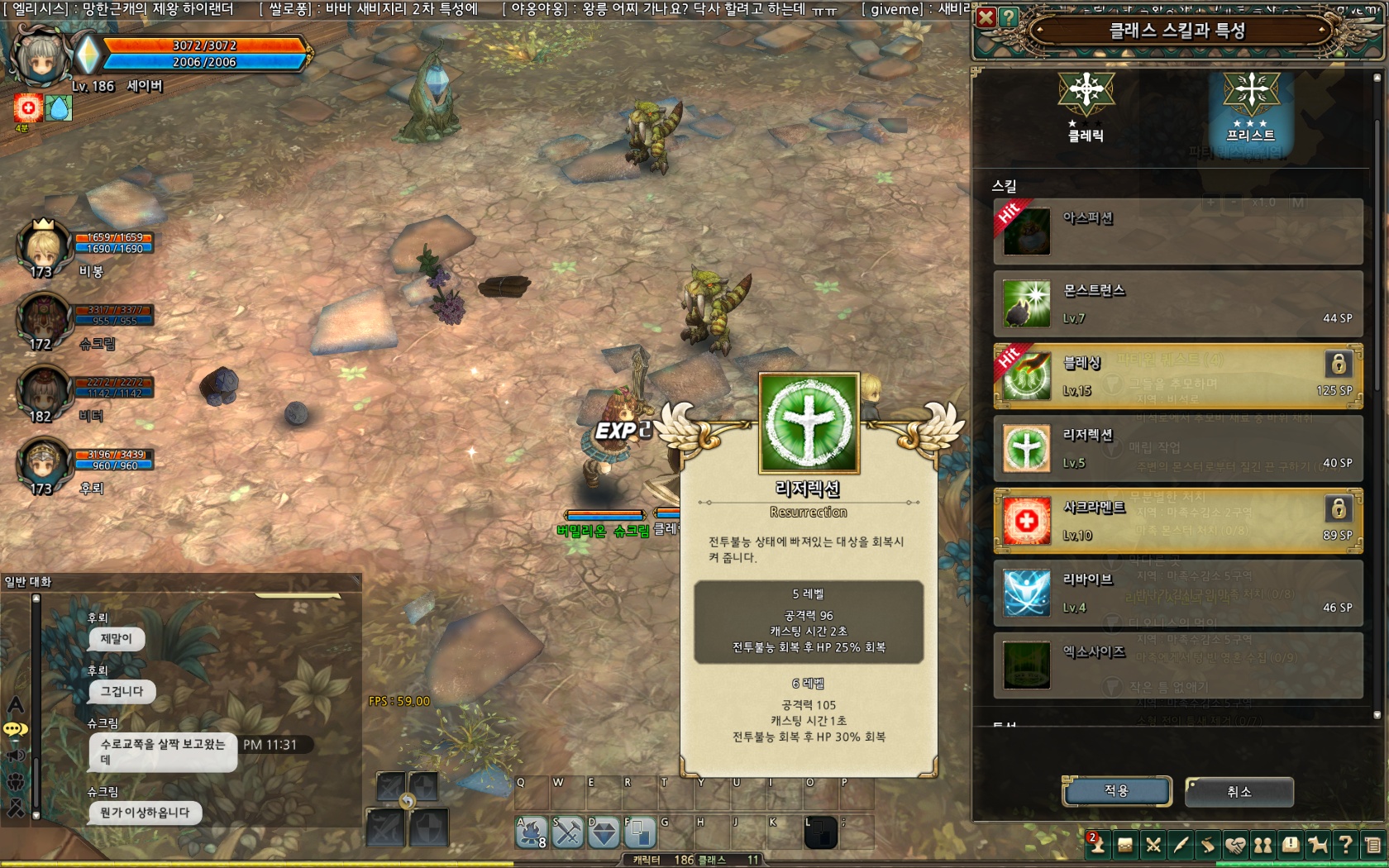This screenshot has height=868, width=1389.
Task: Select the crossed swords combat icon
Action: [x=1153, y=845]
